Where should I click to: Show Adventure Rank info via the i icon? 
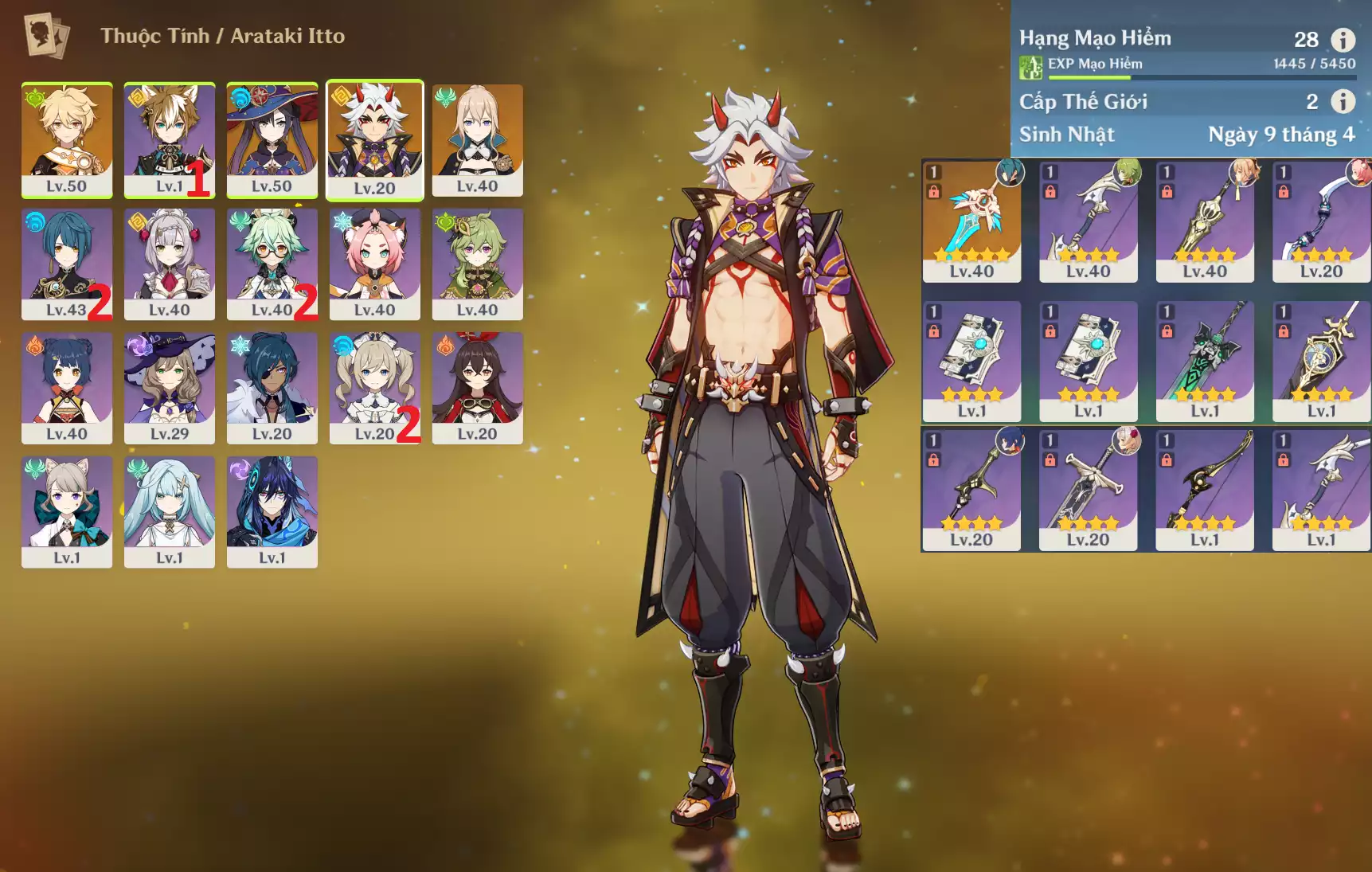click(1343, 39)
